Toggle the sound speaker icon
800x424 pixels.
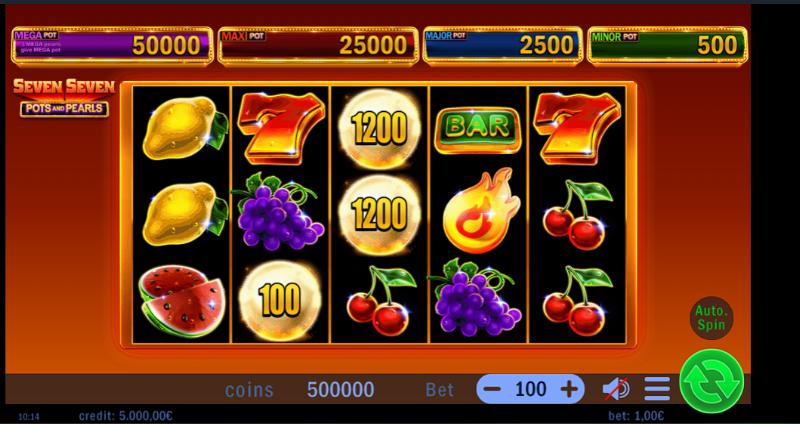616,389
